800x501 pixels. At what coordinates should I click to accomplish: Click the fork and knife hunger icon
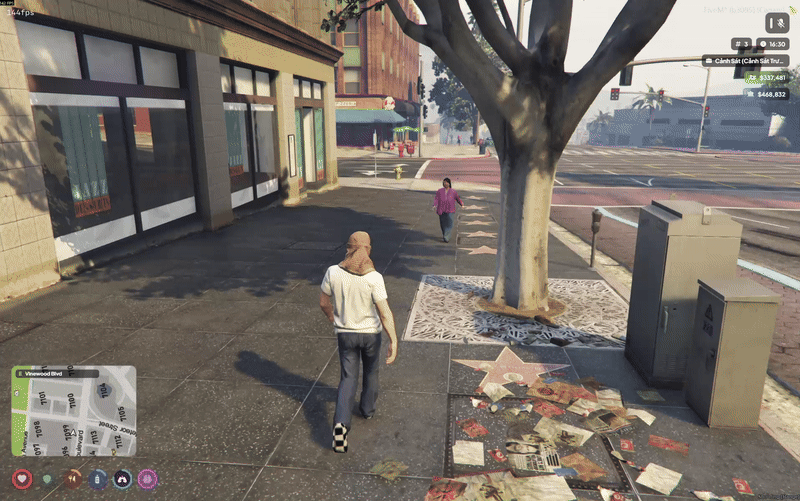point(72,479)
